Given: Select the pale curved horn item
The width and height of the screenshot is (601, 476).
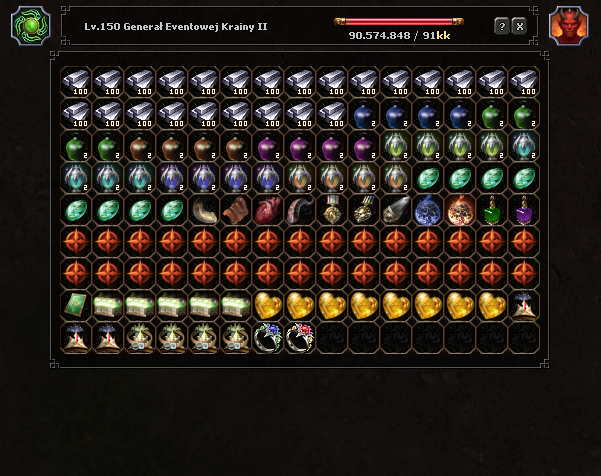Looking at the screenshot, I should point(203,210).
